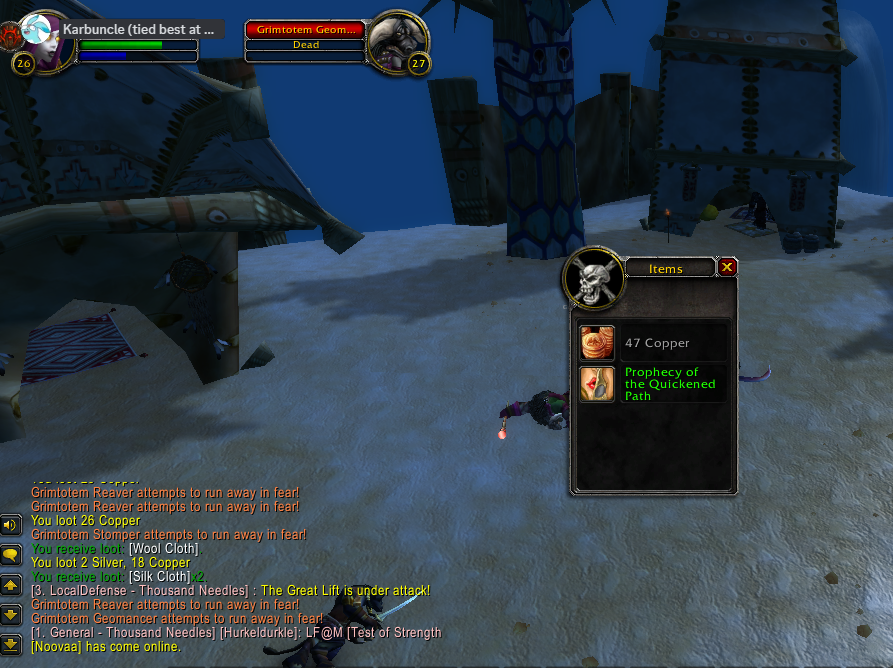Click the Silk Cloth link in chat
Viewport: 893px width, 668px height.
(x=159, y=577)
